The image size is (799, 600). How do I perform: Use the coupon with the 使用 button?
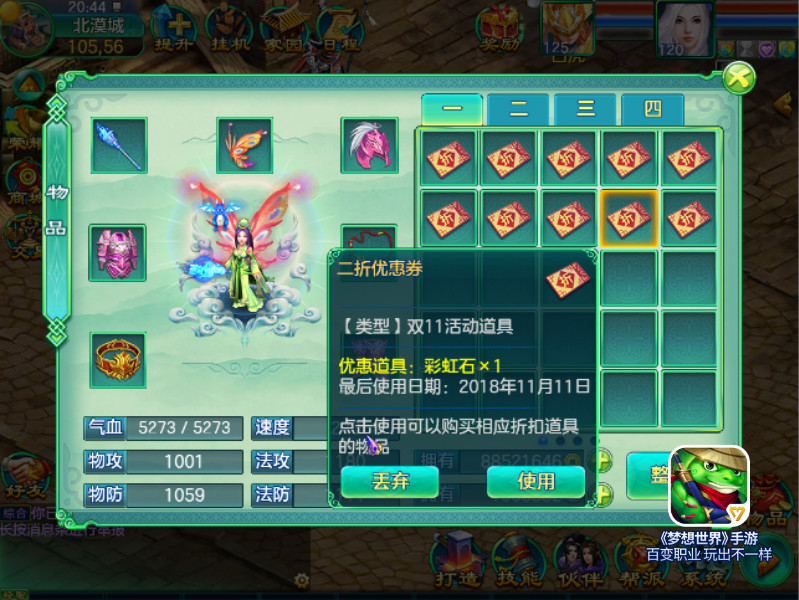coord(536,481)
